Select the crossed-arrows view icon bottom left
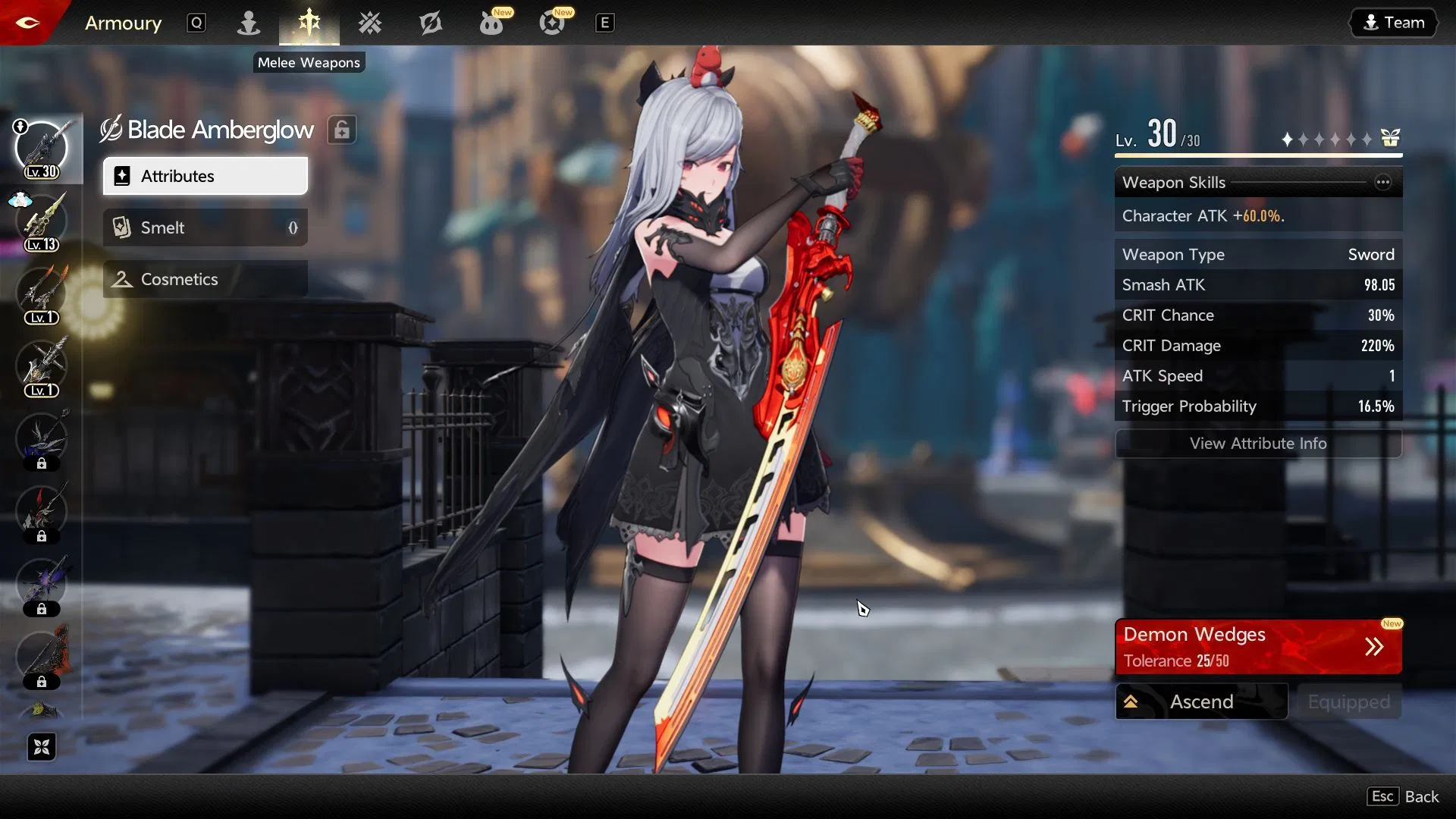Screen dimensions: 1456x819 [x=42, y=747]
